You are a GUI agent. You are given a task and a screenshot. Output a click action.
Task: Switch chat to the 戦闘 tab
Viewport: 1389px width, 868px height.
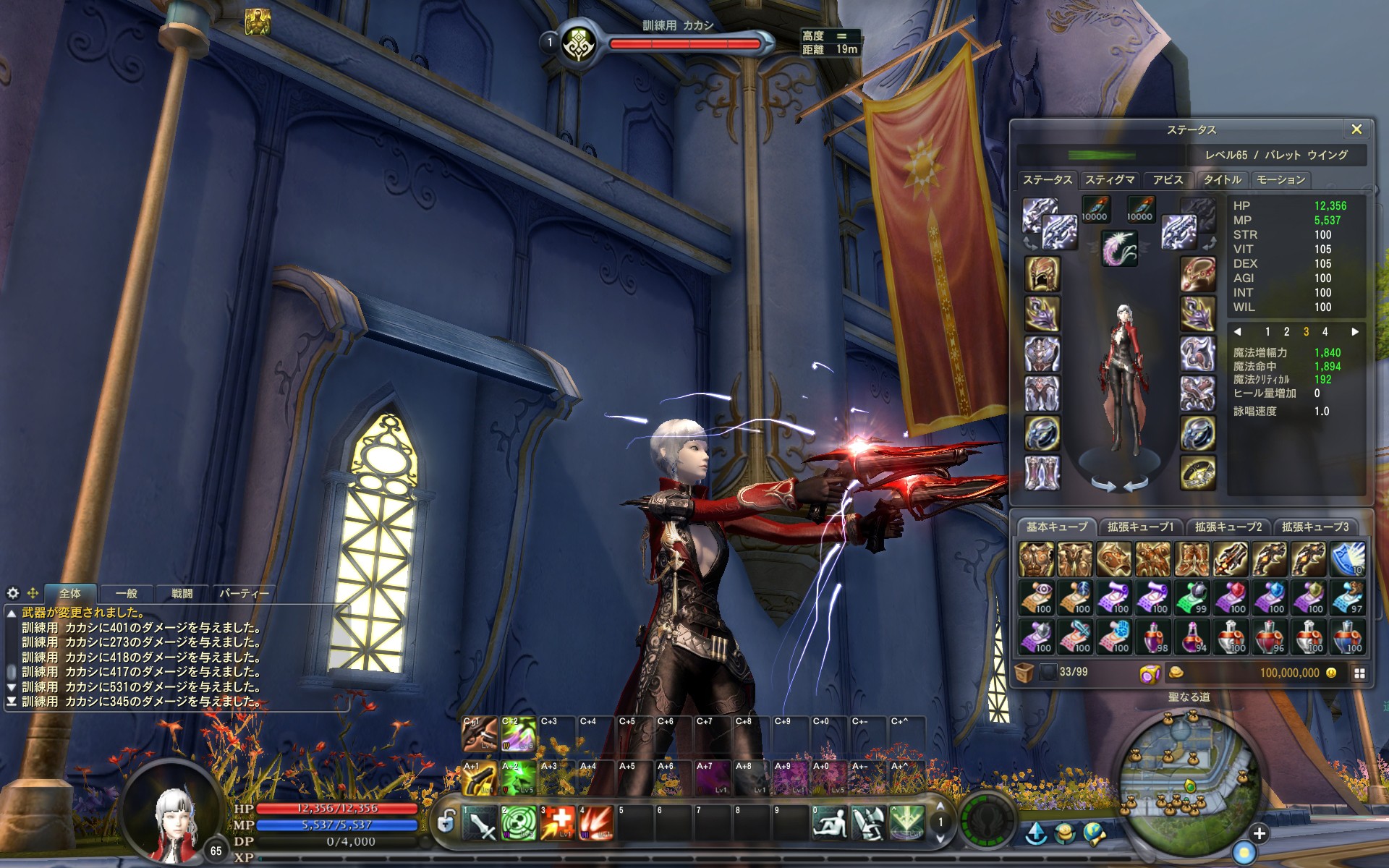[x=182, y=594]
